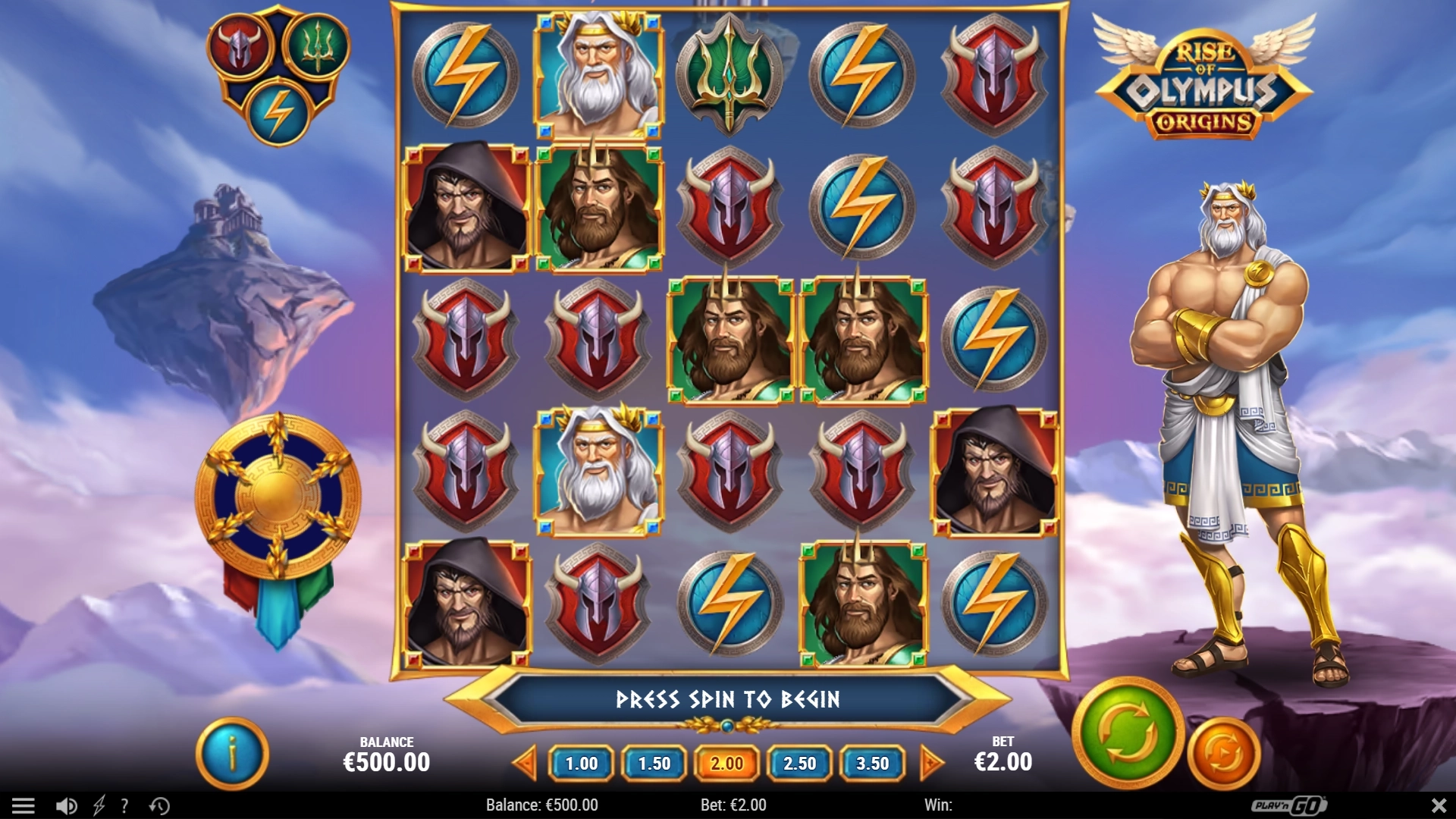Pick the 3.50 bet amount
This screenshot has height=819, width=1456.
click(872, 764)
